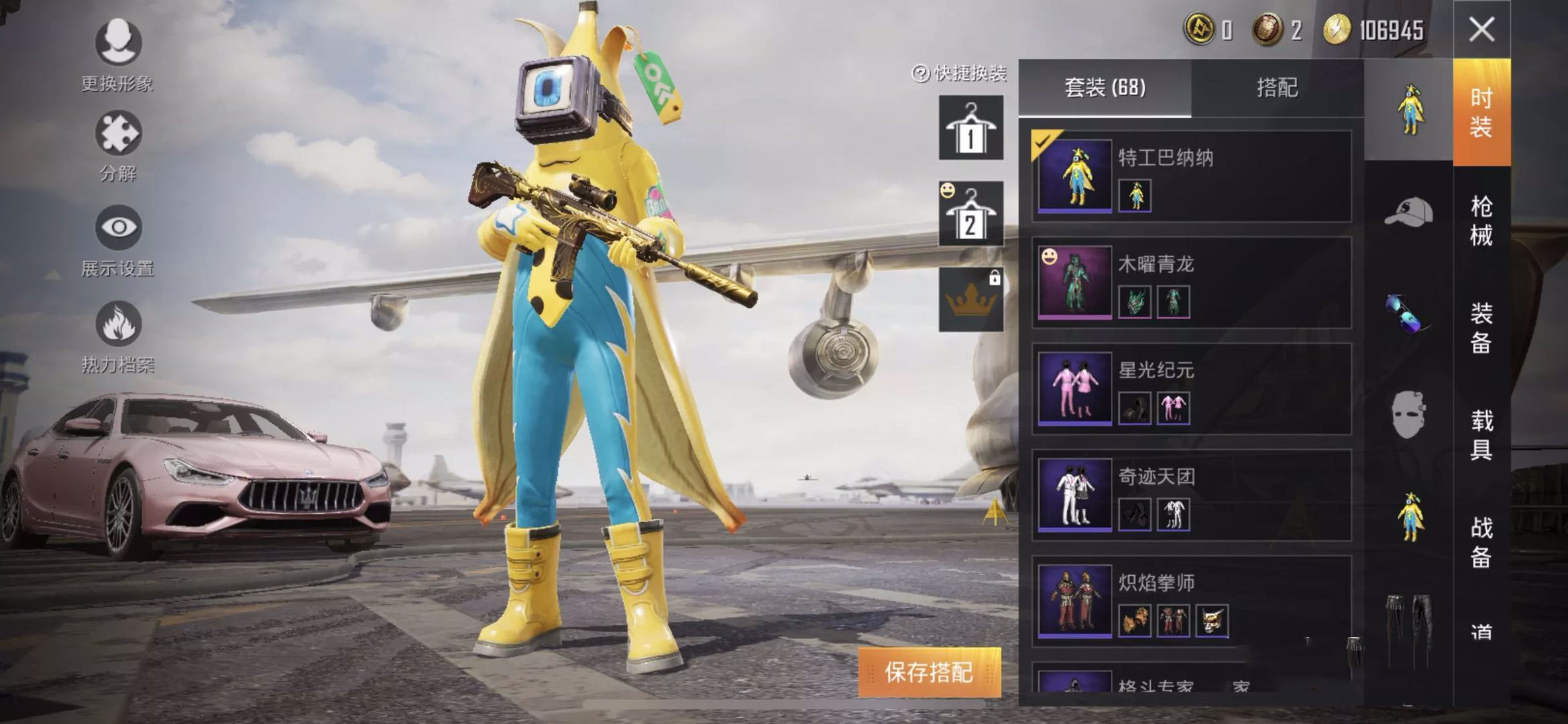Tap the 快捷换装 help question mark
Viewport: 1568px width, 724px height.
[921, 73]
